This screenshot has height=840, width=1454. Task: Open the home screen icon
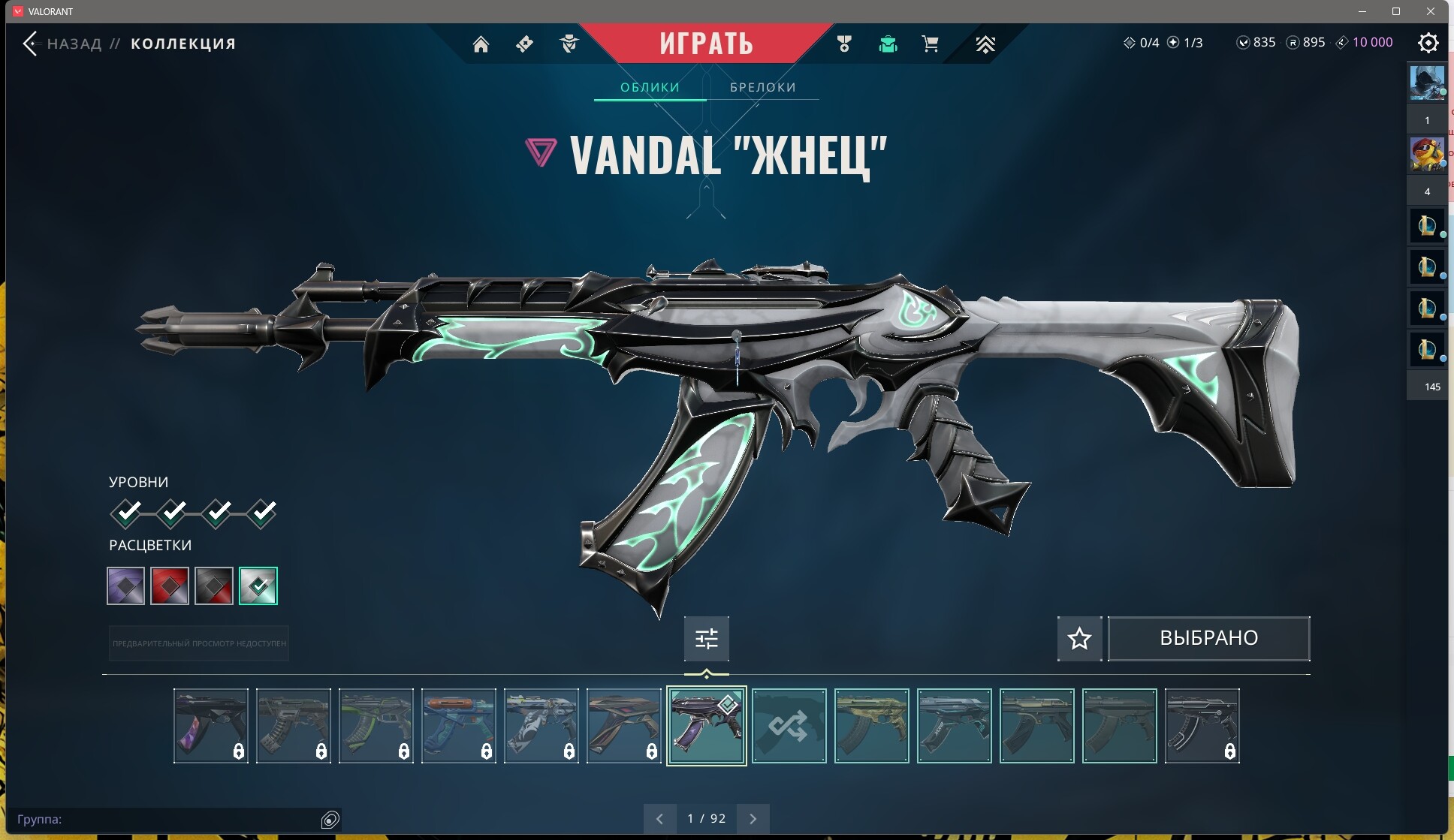tap(481, 44)
